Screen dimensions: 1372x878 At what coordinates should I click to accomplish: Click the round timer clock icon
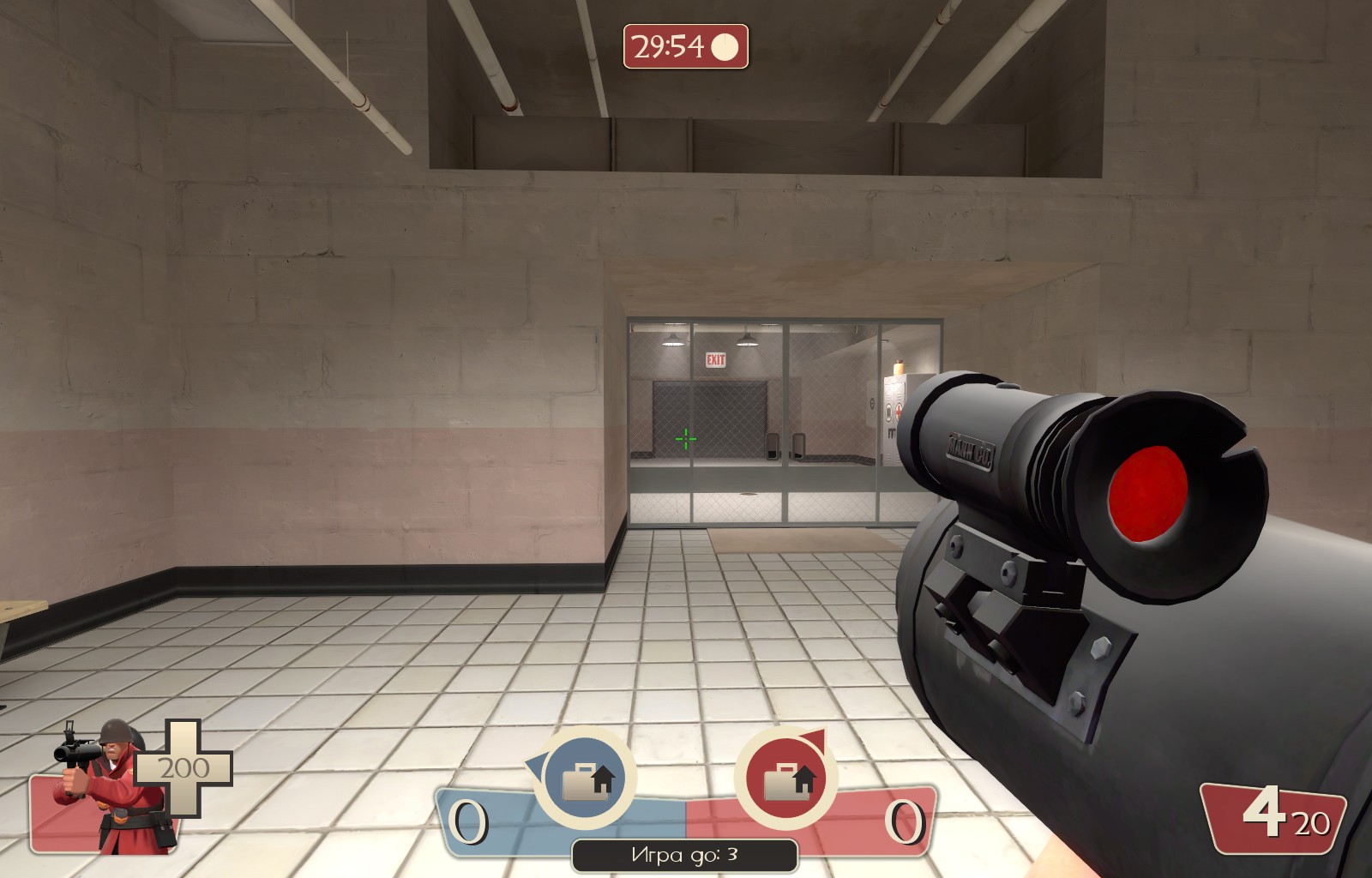point(723,45)
